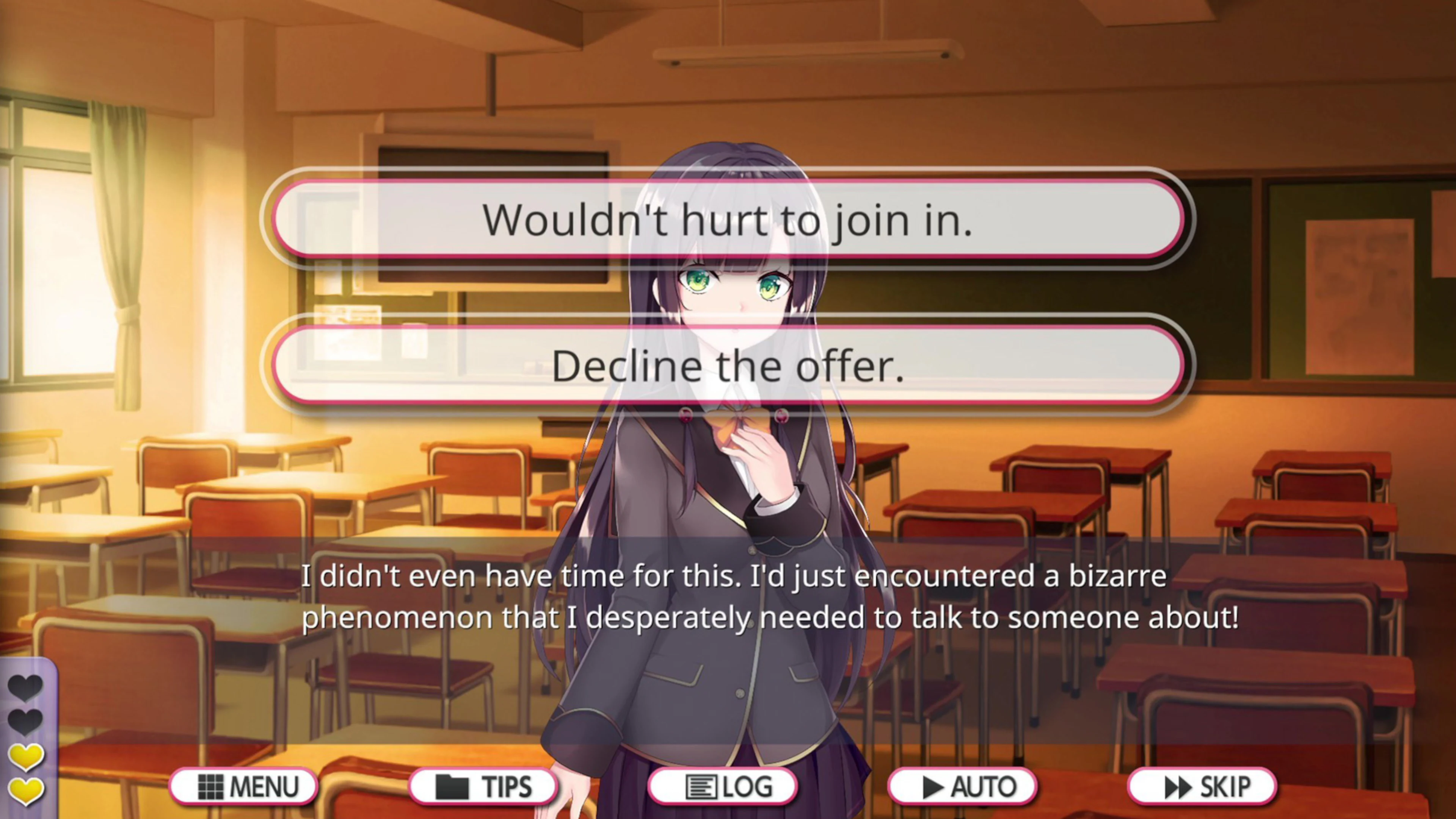The image size is (1456, 819).
Task: Click the folder icon on the TIPS button
Action: (x=452, y=787)
